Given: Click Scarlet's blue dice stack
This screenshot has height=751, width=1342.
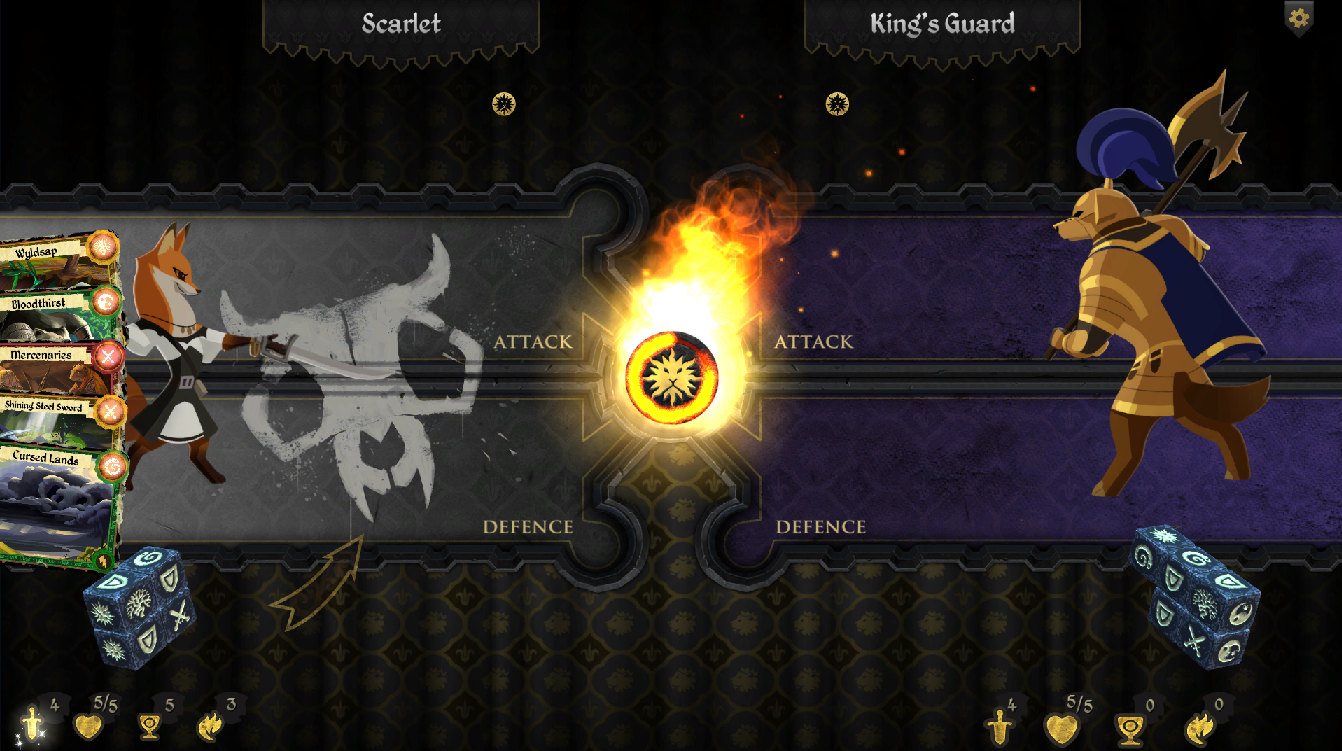Looking at the screenshot, I should (x=140, y=603).
